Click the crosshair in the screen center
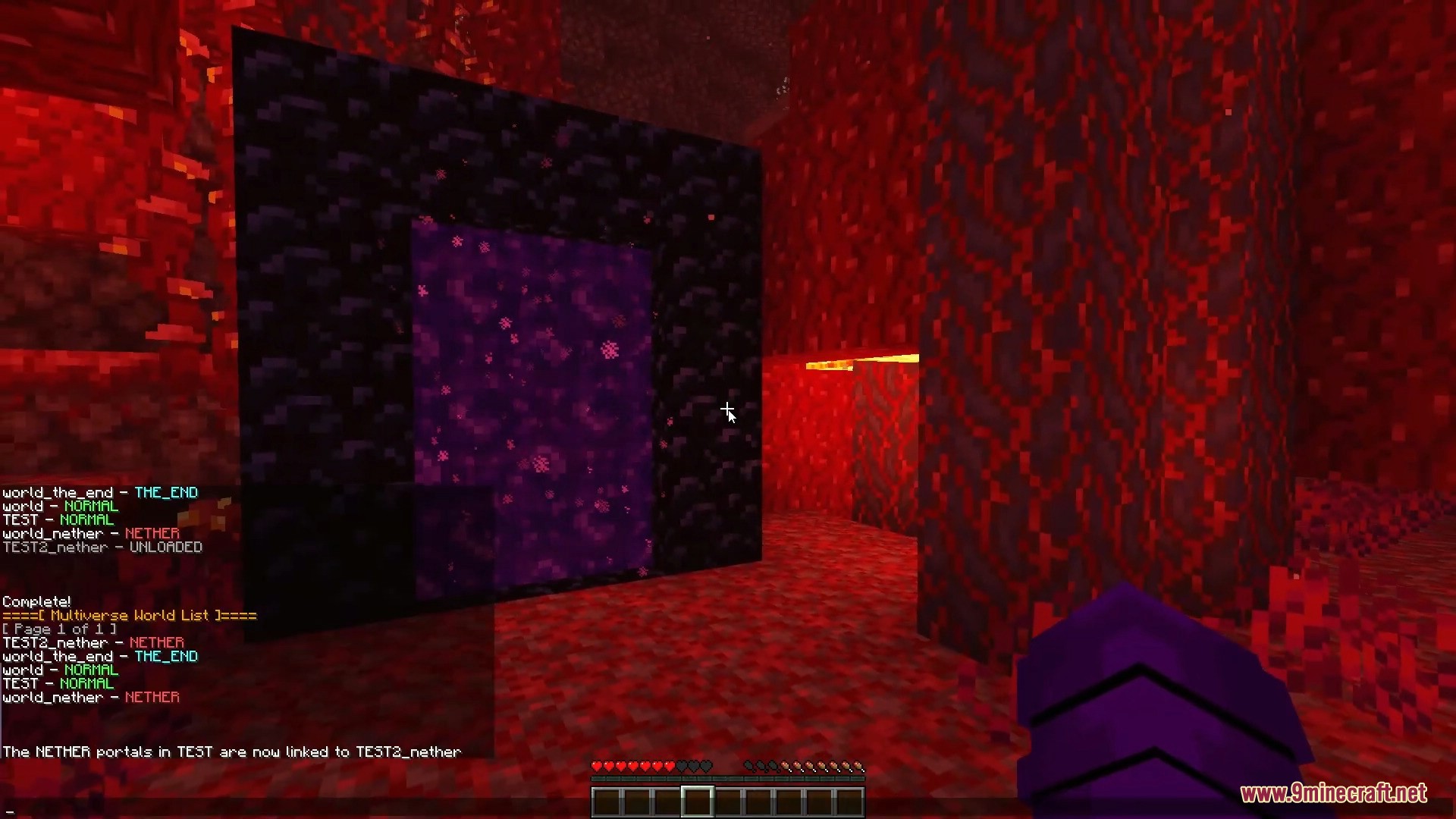The image size is (1456, 819). click(x=727, y=409)
